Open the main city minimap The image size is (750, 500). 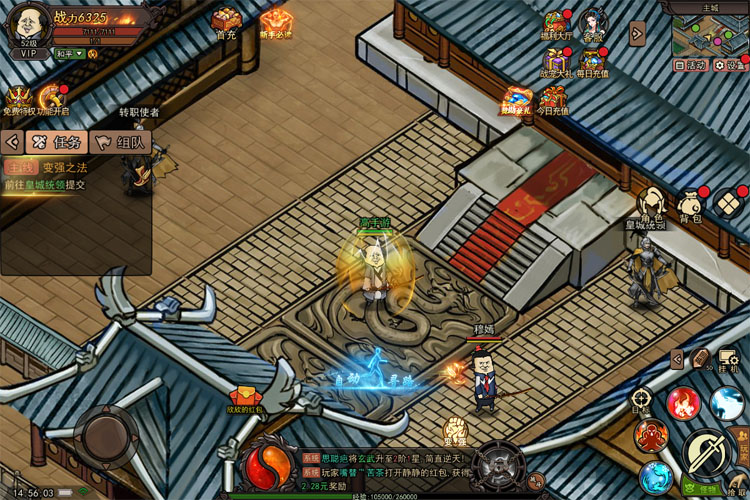pos(709,33)
